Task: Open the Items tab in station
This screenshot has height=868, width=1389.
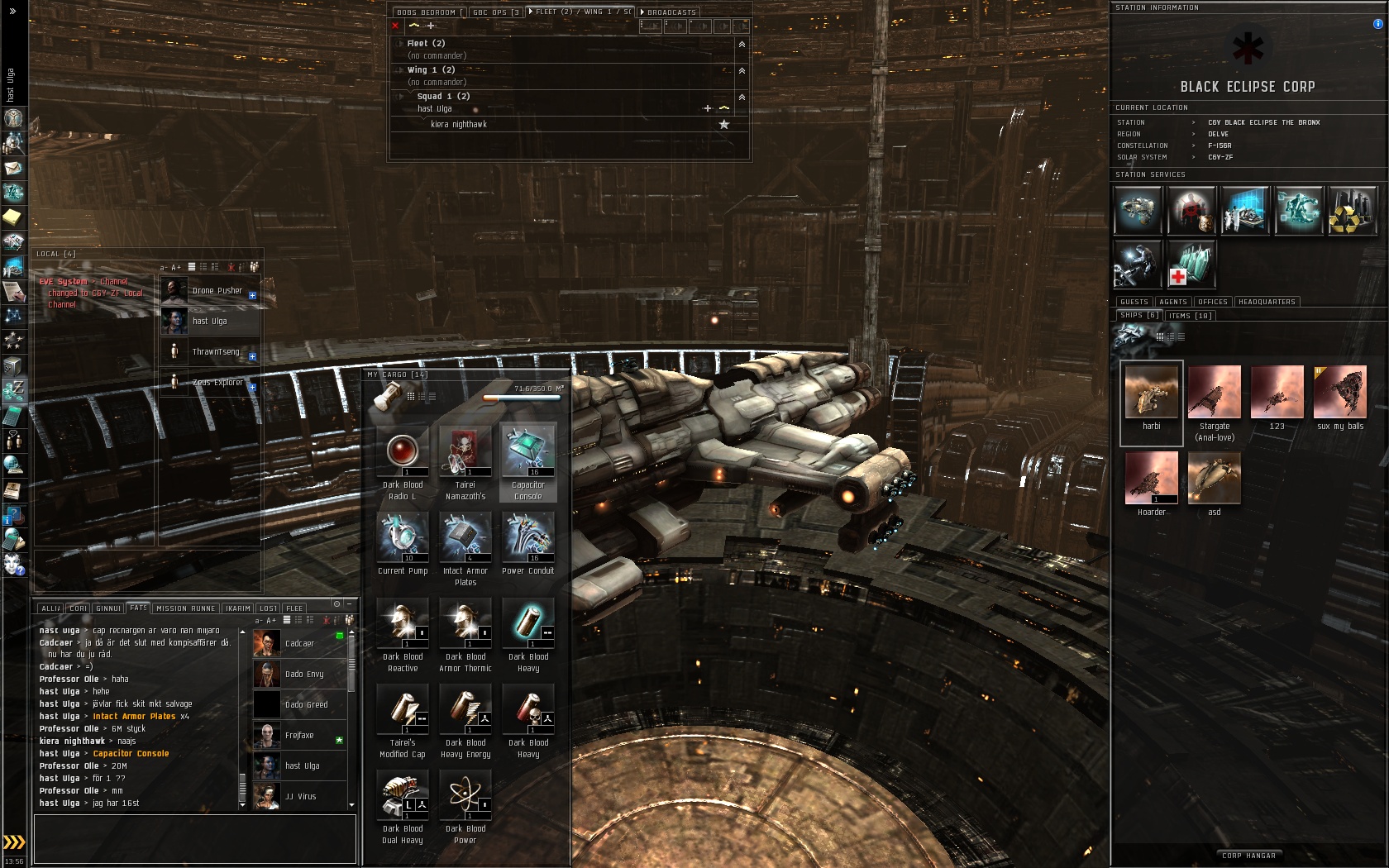Action: coord(1190,316)
